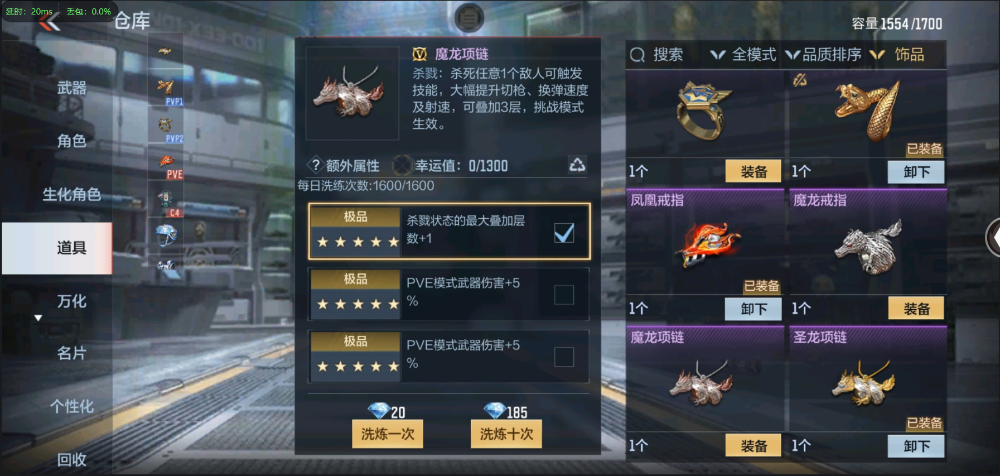Open the 全模式 mode filter dropdown
Viewport: 1000px width, 476px height.
[744, 55]
